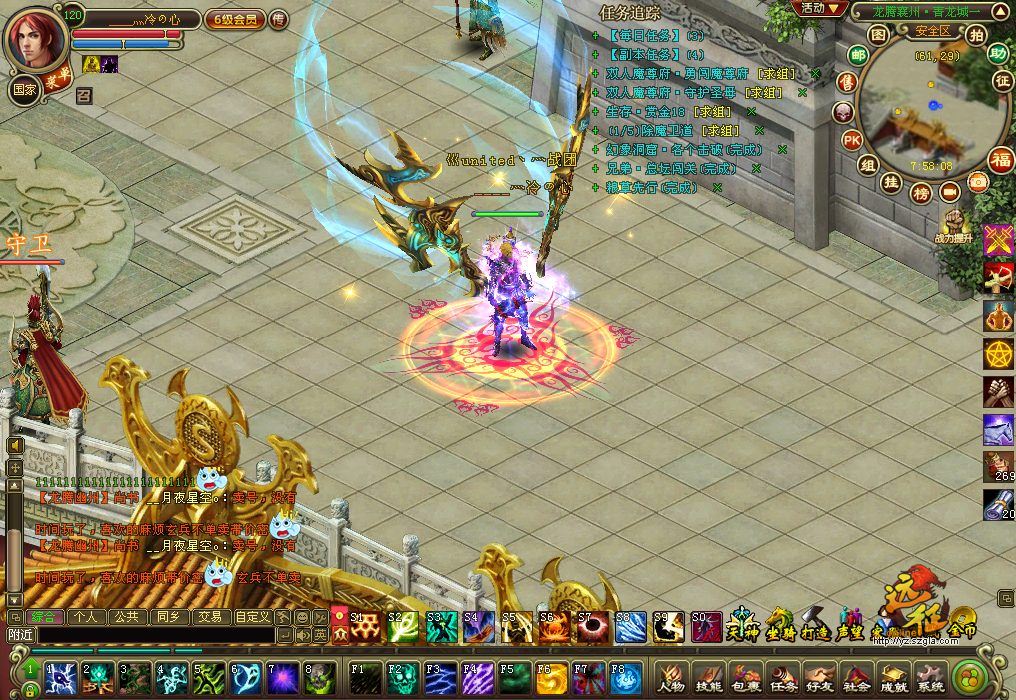Click the 战力提升 power-up fist icon
The height and width of the screenshot is (700, 1016).
point(951,225)
